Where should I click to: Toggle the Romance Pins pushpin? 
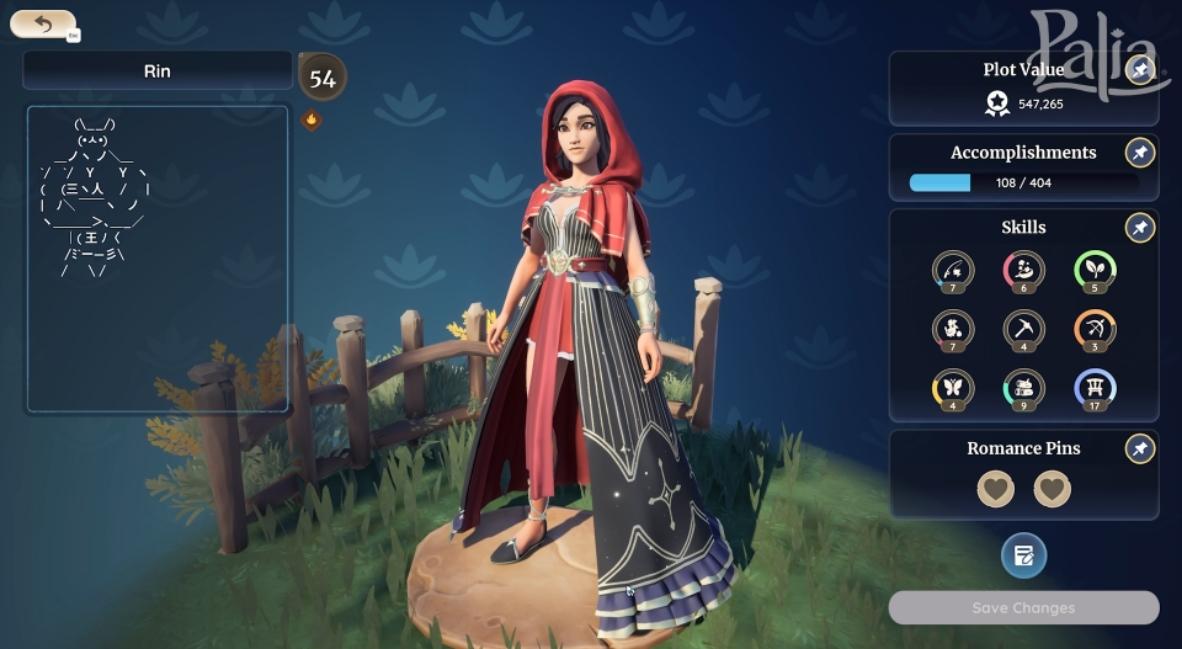point(1140,449)
